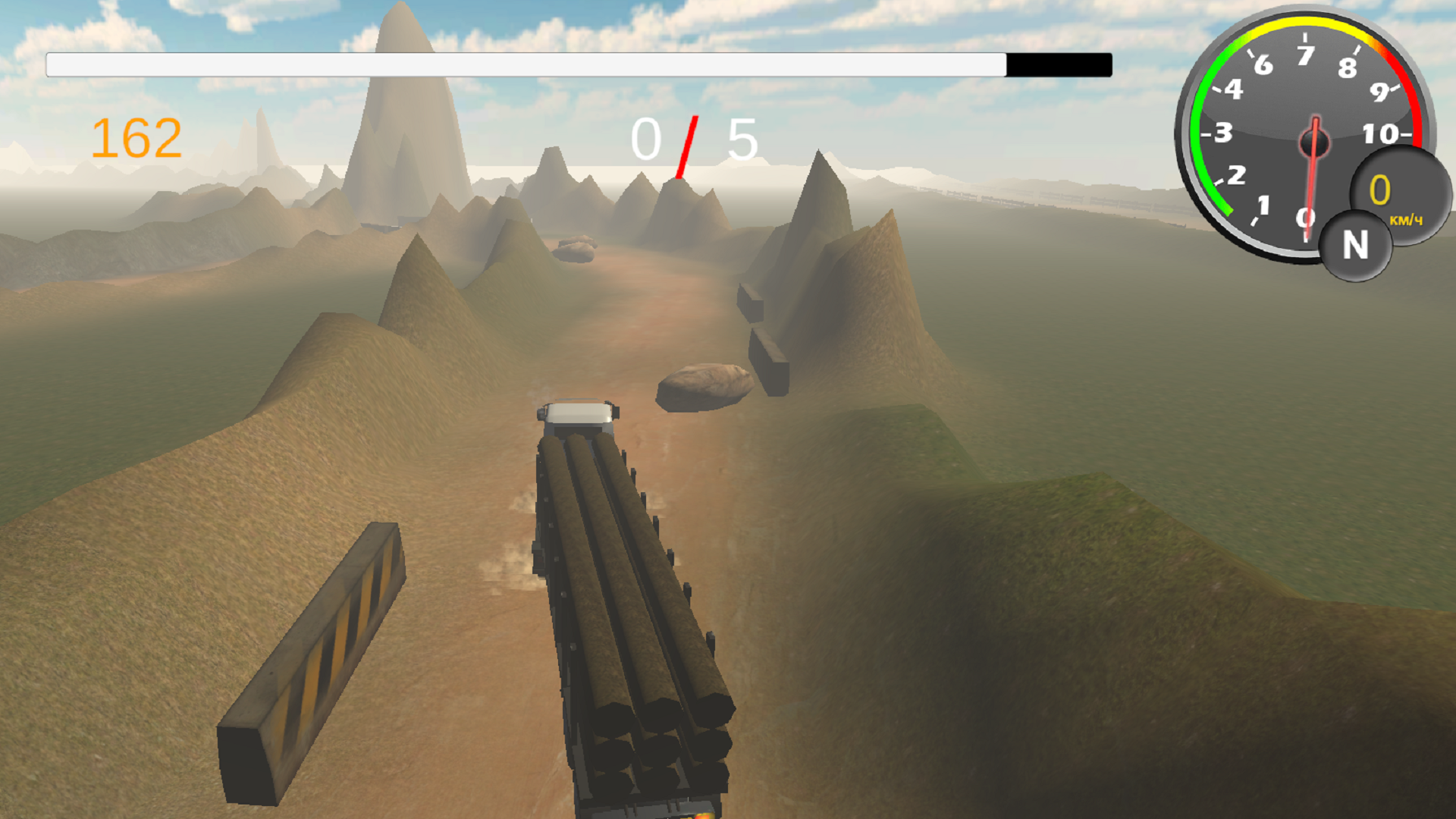Click the black end of the progress bar
This screenshot has height=819, width=1456.
(1058, 65)
